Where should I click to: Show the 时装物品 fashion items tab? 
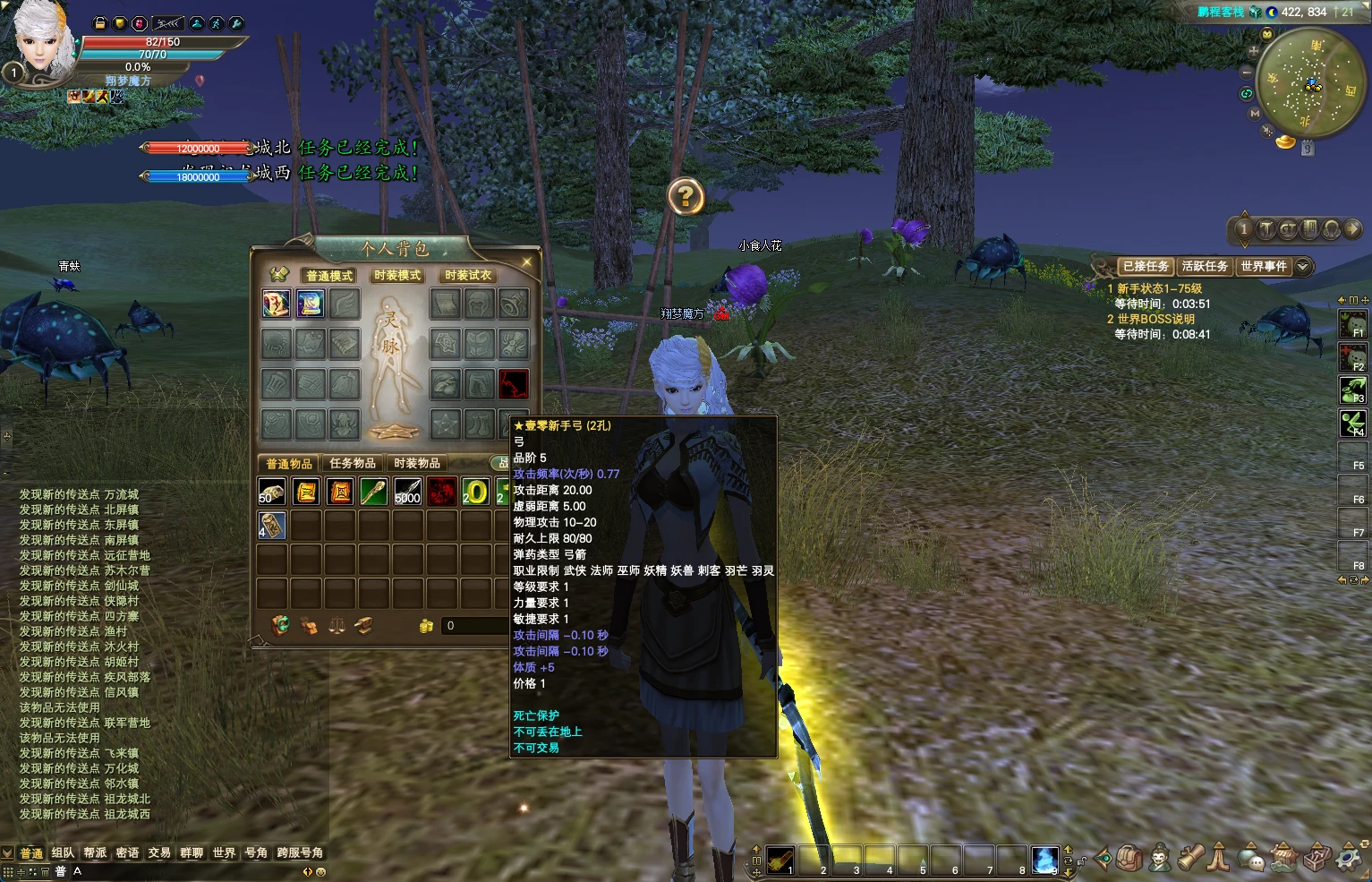pyautogui.click(x=417, y=463)
